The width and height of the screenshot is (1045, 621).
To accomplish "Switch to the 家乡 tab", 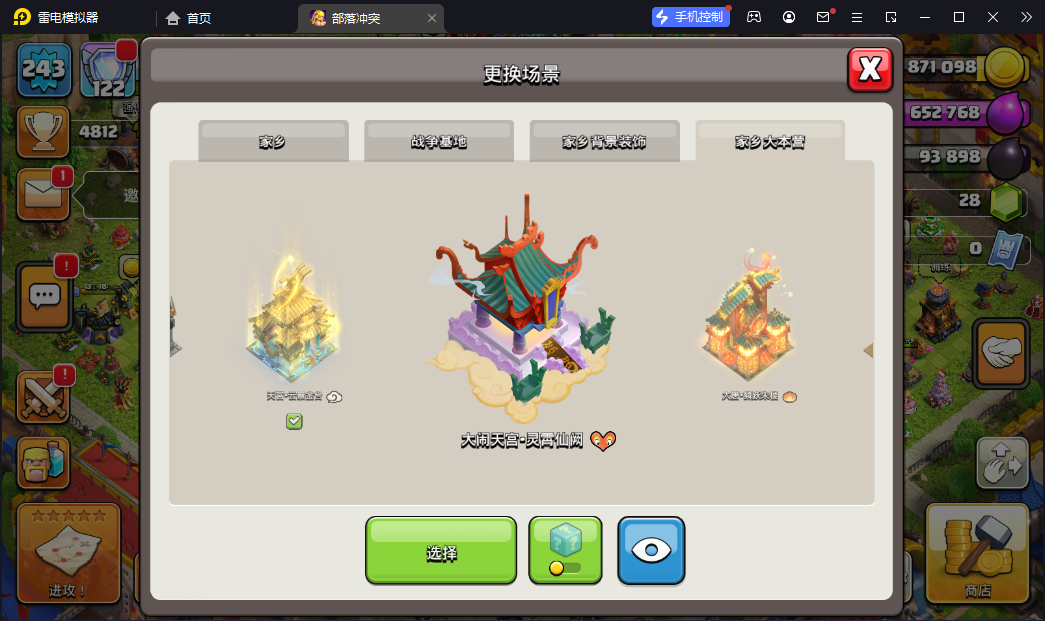I will [x=273, y=141].
